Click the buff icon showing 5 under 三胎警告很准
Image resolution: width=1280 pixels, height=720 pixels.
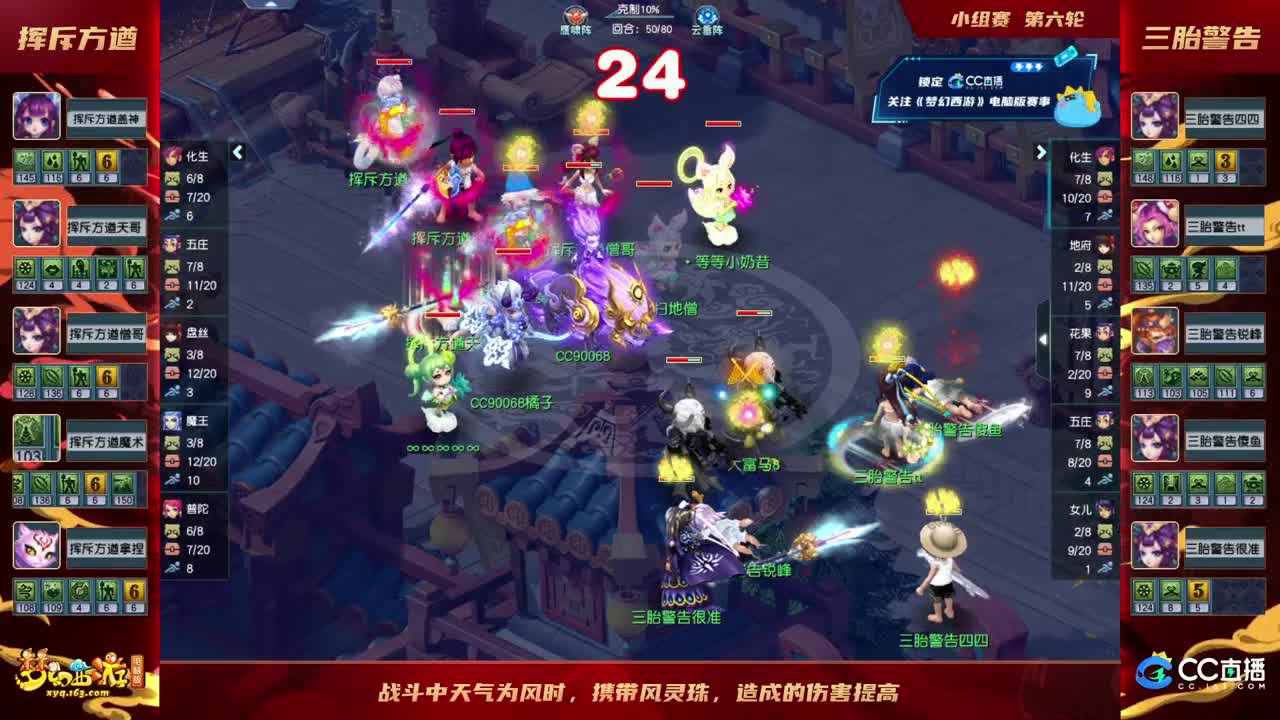pyautogui.click(x=1197, y=592)
